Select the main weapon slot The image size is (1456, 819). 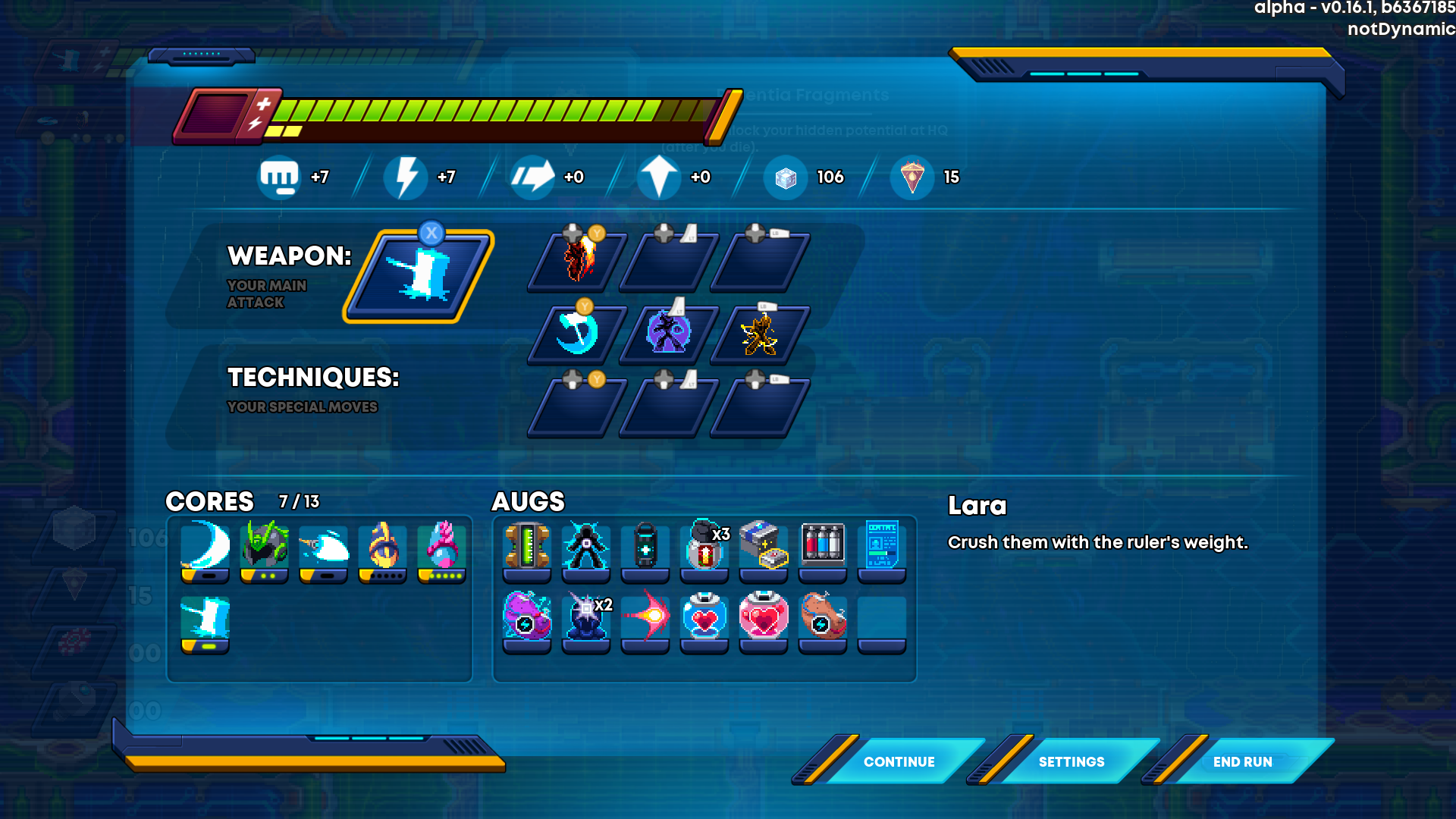pos(419,277)
